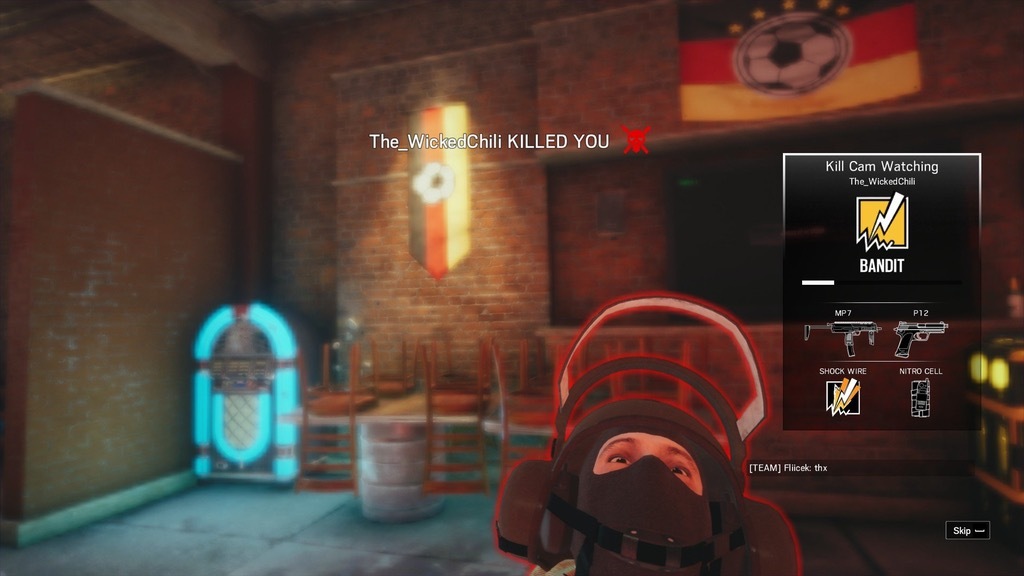1024x576 pixels.
Task: Select the Shock Wire gadget icon
Action: click(843, 398)
